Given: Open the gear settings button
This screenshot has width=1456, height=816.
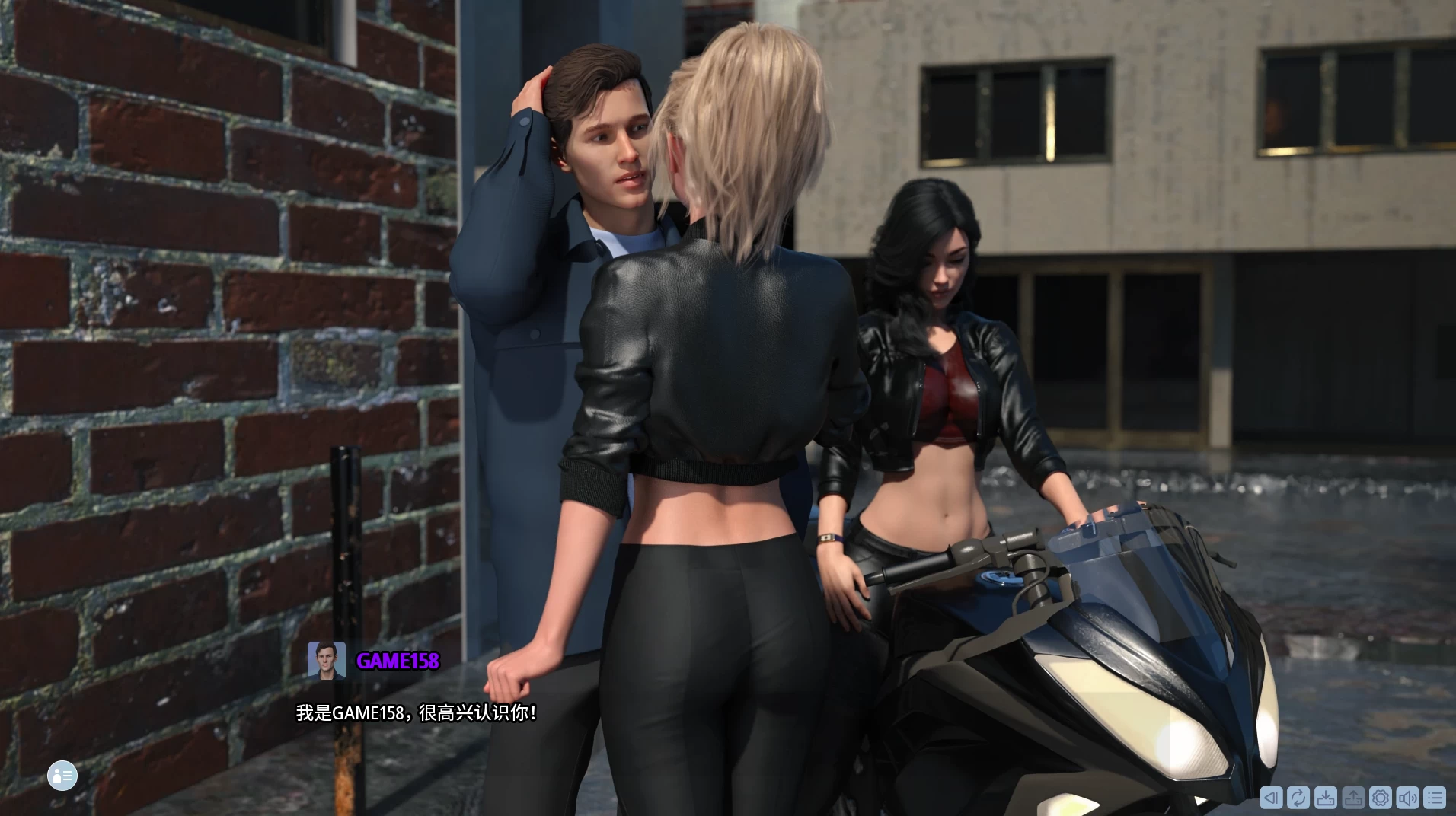Looking at the screenshot, I should click(x=1381, y=798).
